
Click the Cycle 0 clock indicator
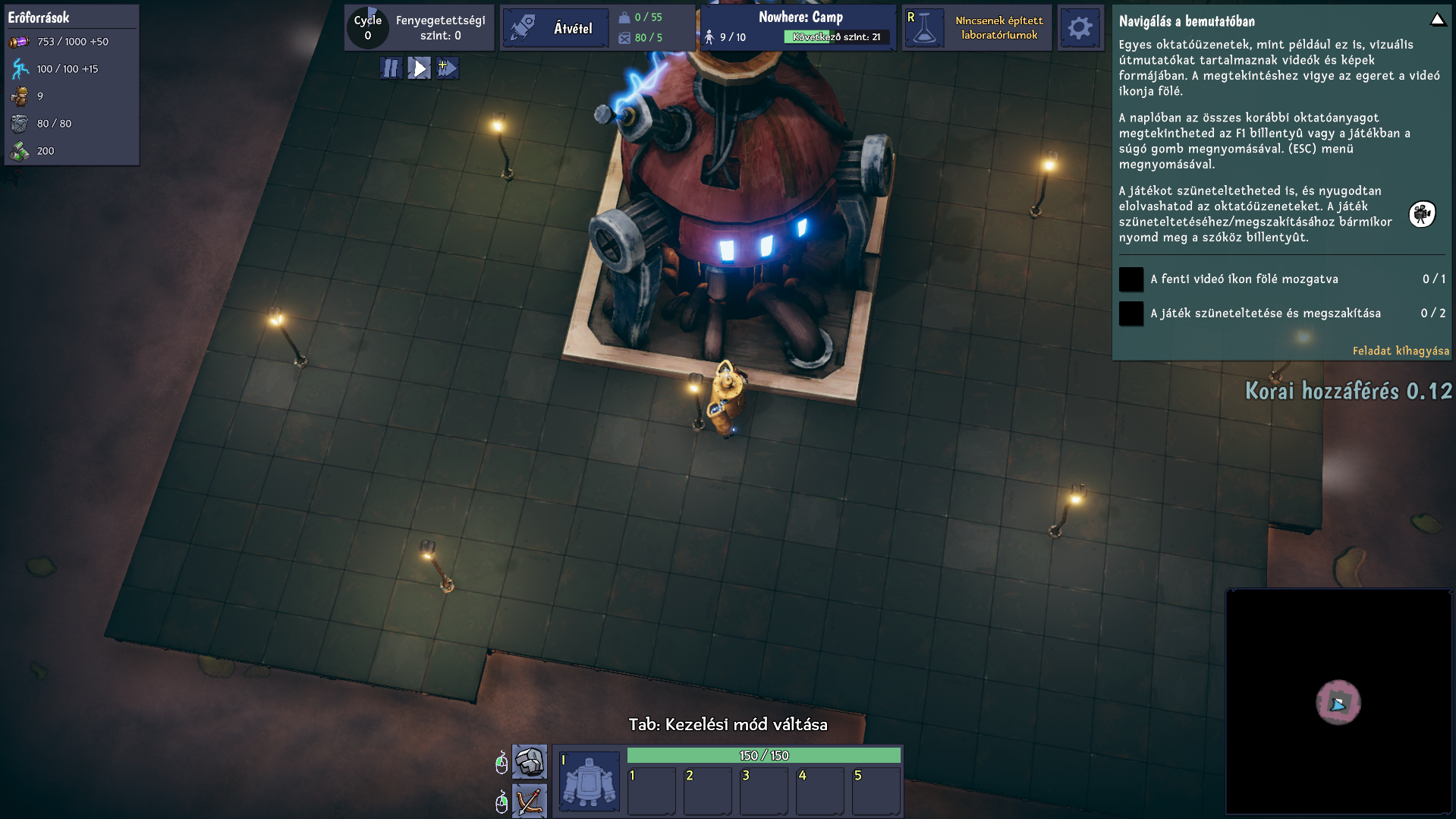(368, 28)
